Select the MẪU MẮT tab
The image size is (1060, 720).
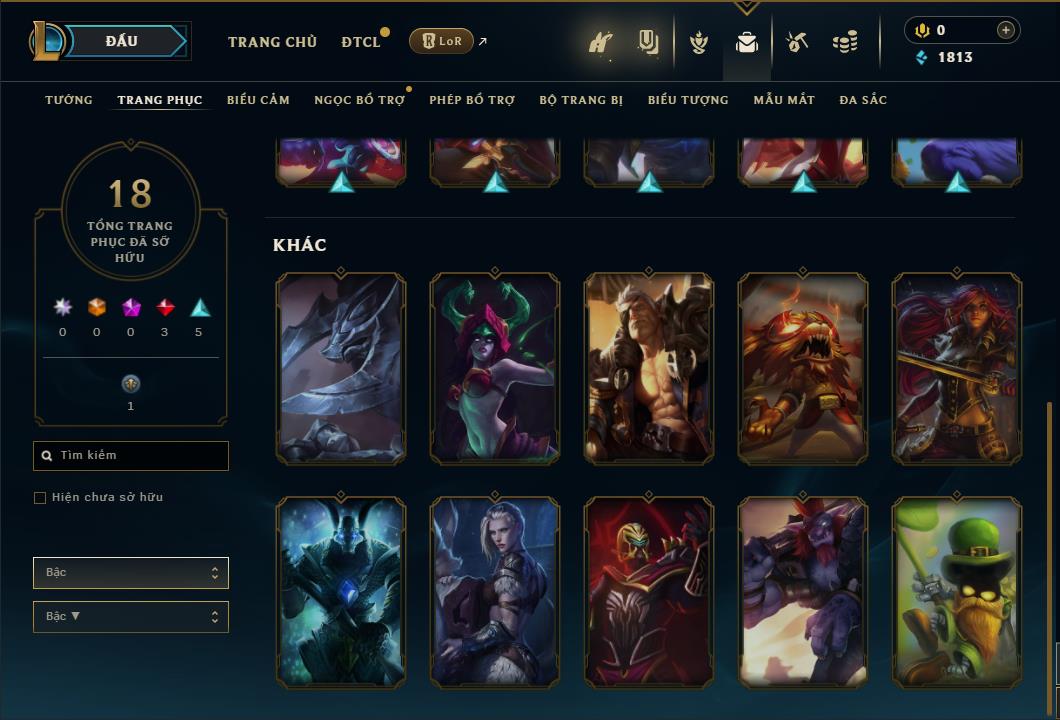[784, 100]
